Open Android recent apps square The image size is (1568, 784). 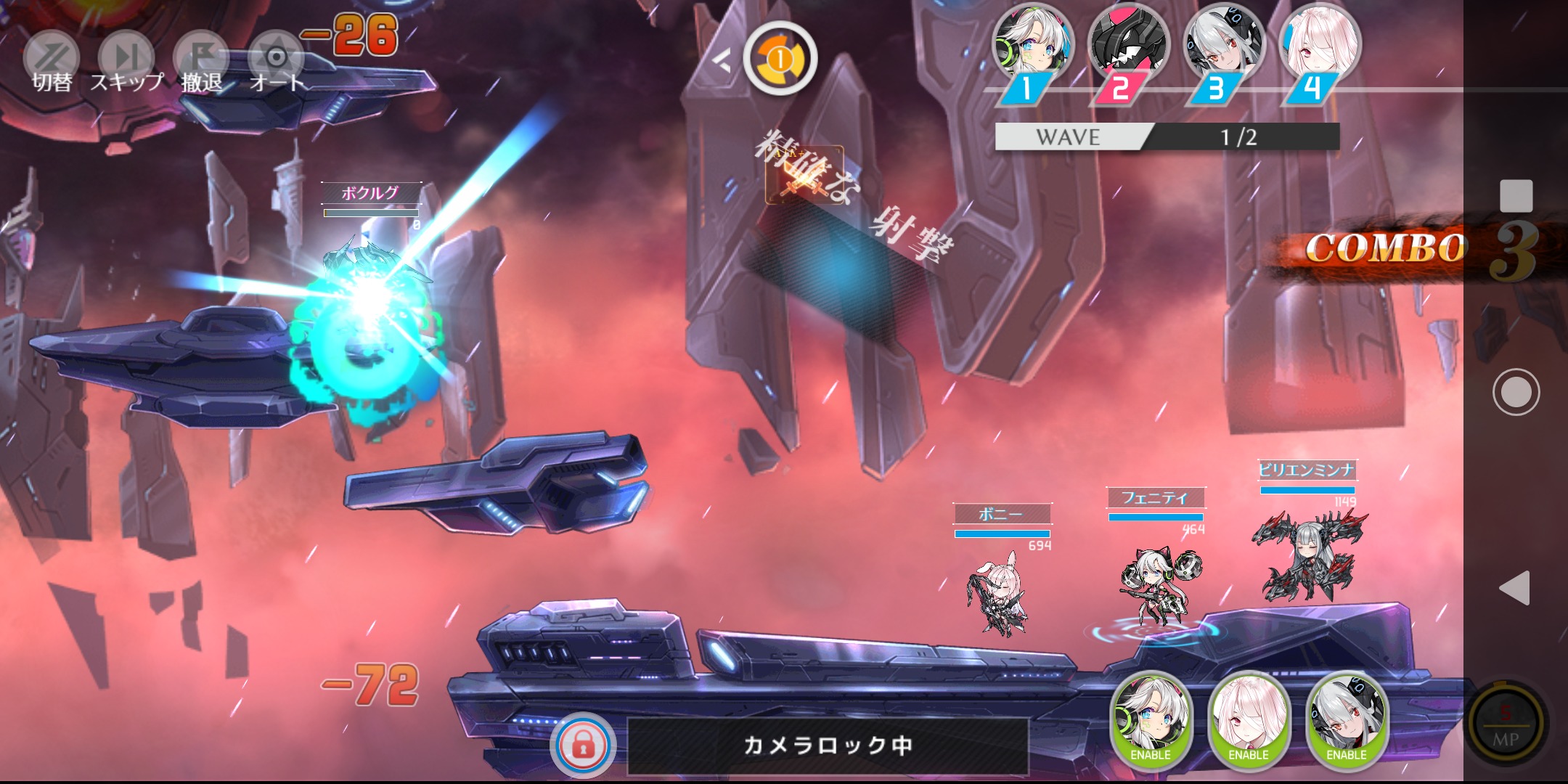coord(1516,196)
